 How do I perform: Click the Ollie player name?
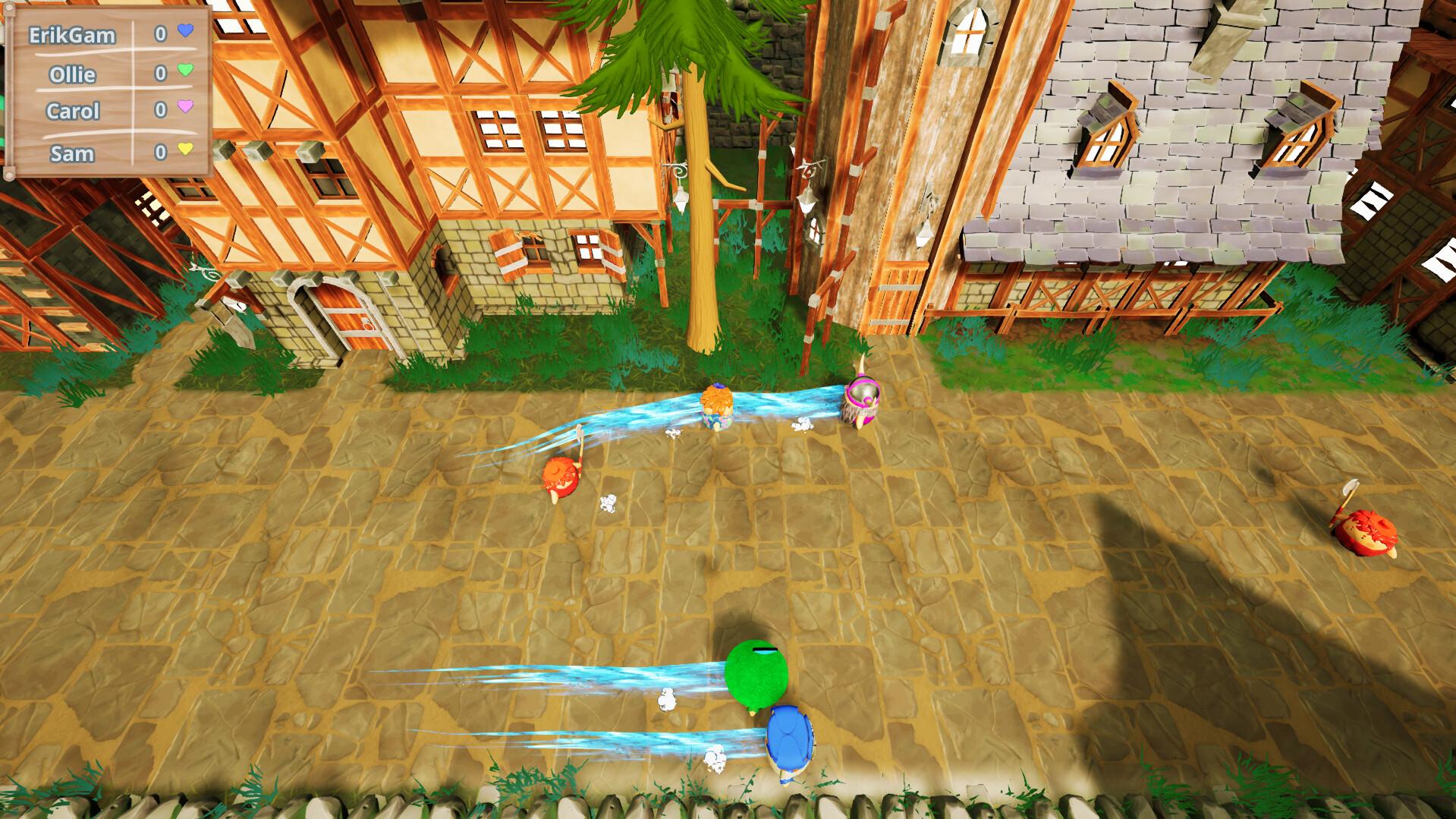pos(73,74)
